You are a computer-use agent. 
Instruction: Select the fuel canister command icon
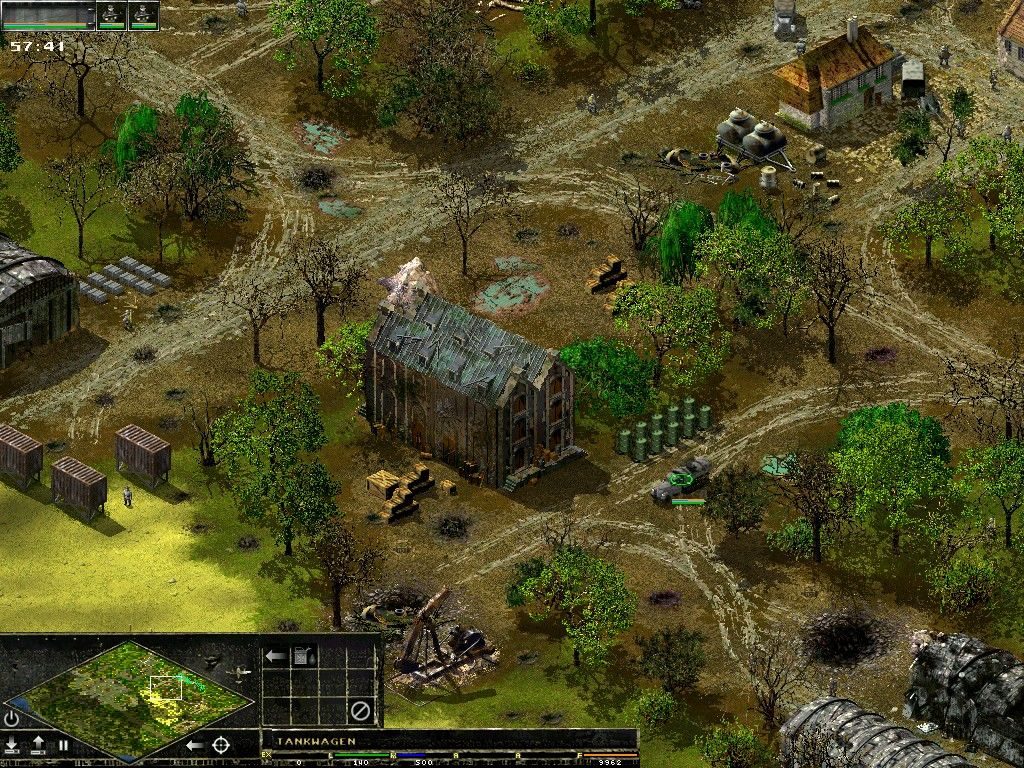pyautogui.click(x=303, y=656)
